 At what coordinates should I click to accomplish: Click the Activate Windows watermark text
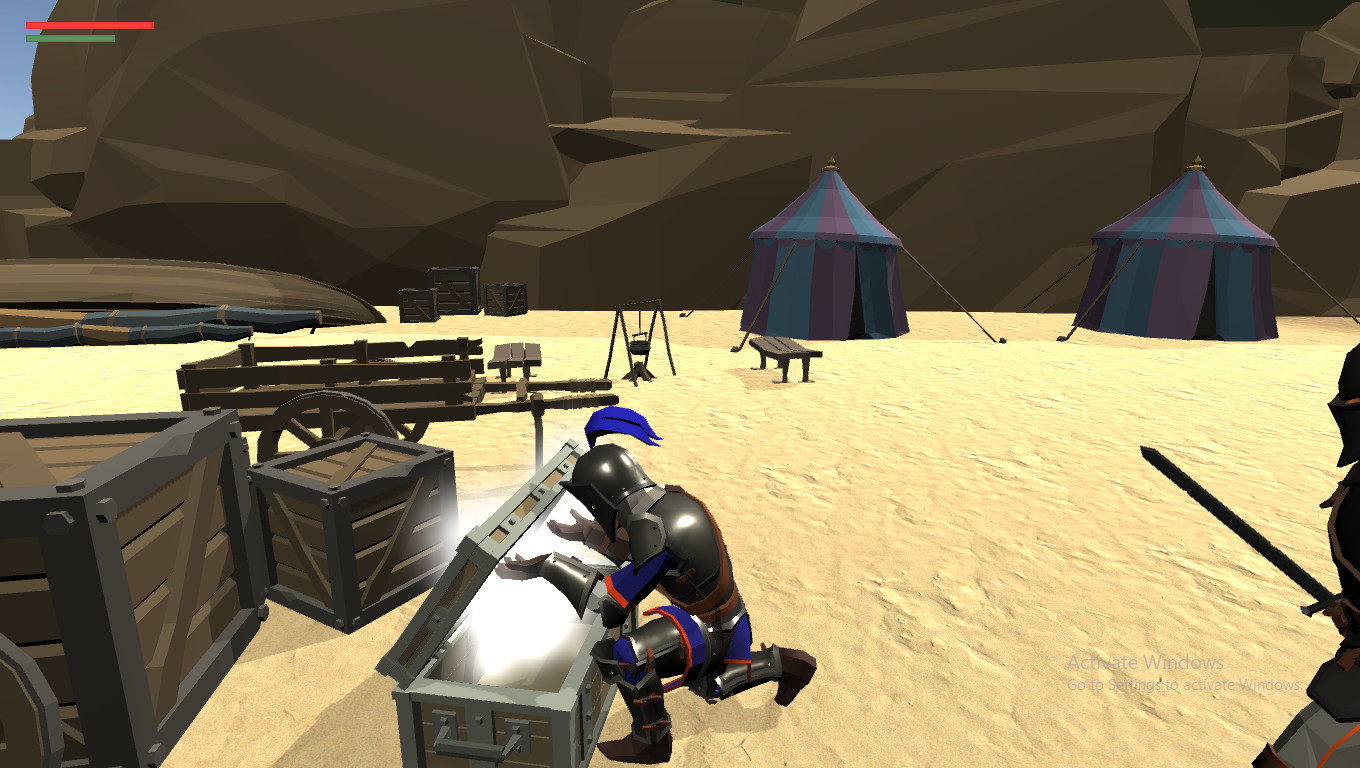tap(1145, 662)
